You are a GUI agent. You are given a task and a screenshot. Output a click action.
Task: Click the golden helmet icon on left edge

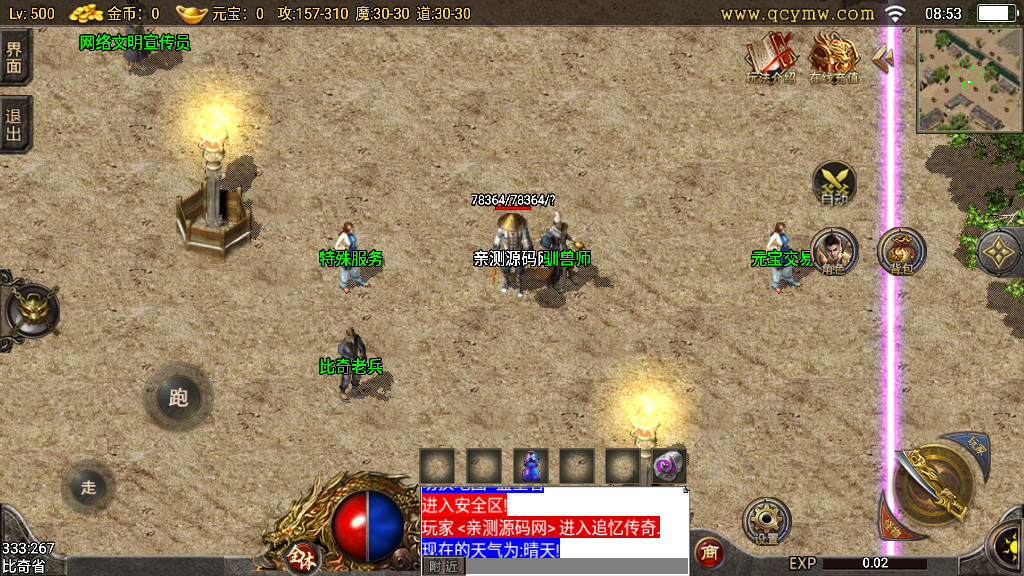[30, 312]
